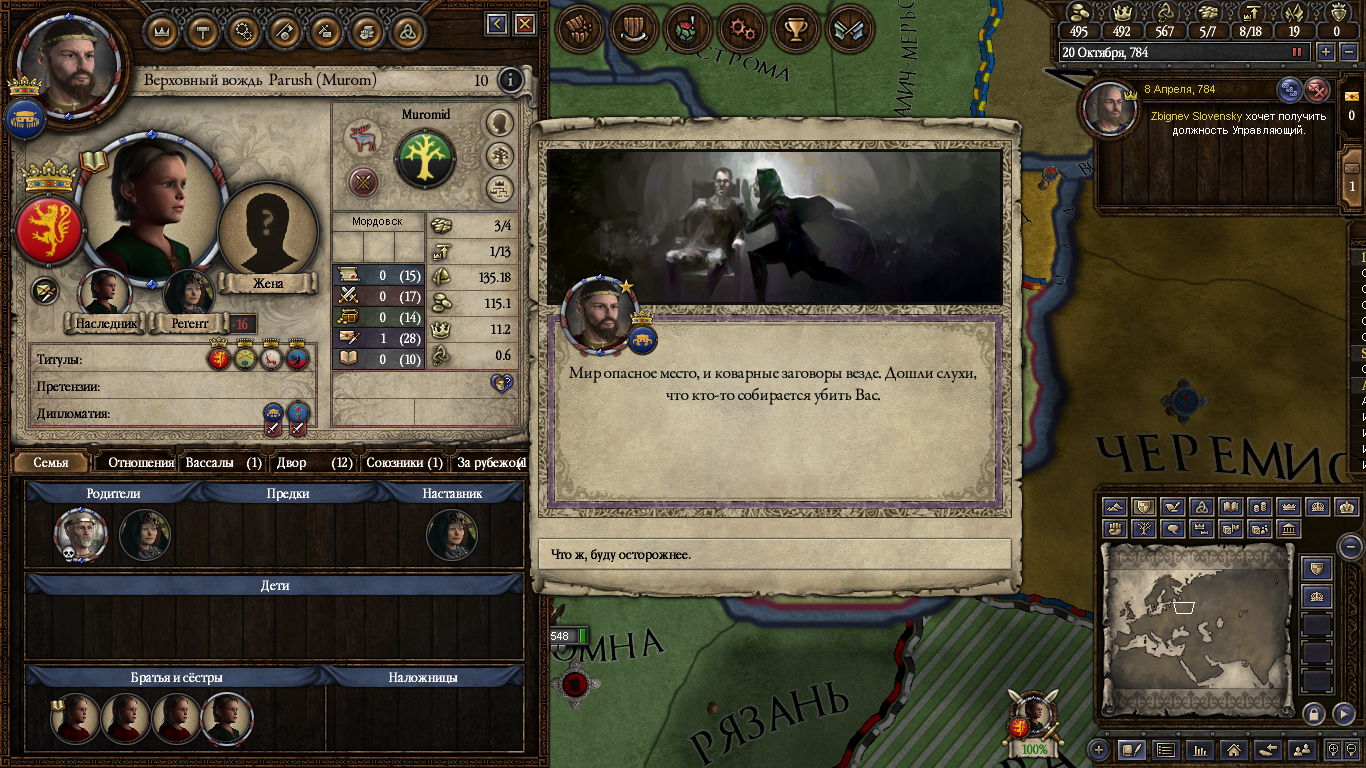Open the Отношения tab

pos(140,463)
